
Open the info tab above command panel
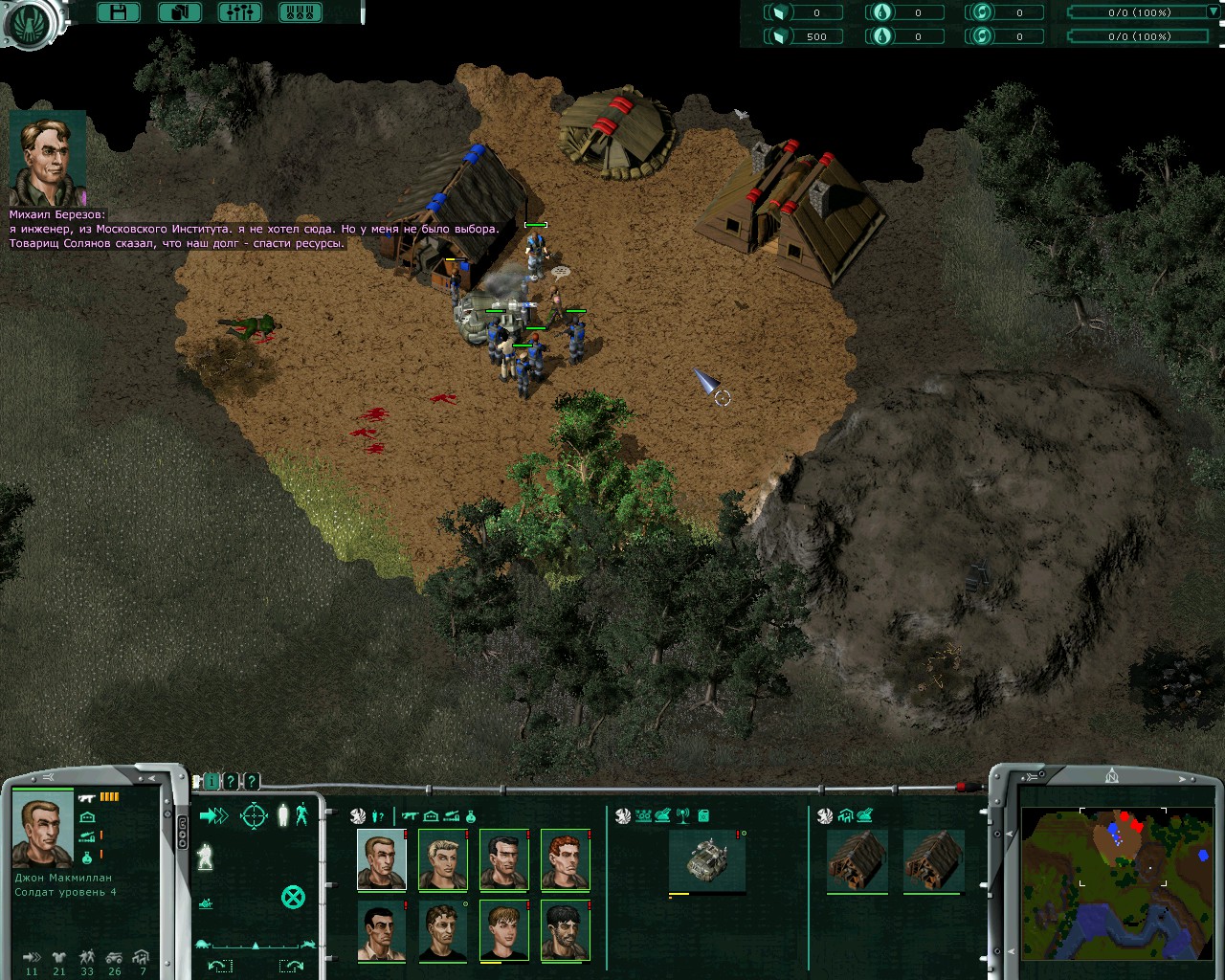pos(212,782)
